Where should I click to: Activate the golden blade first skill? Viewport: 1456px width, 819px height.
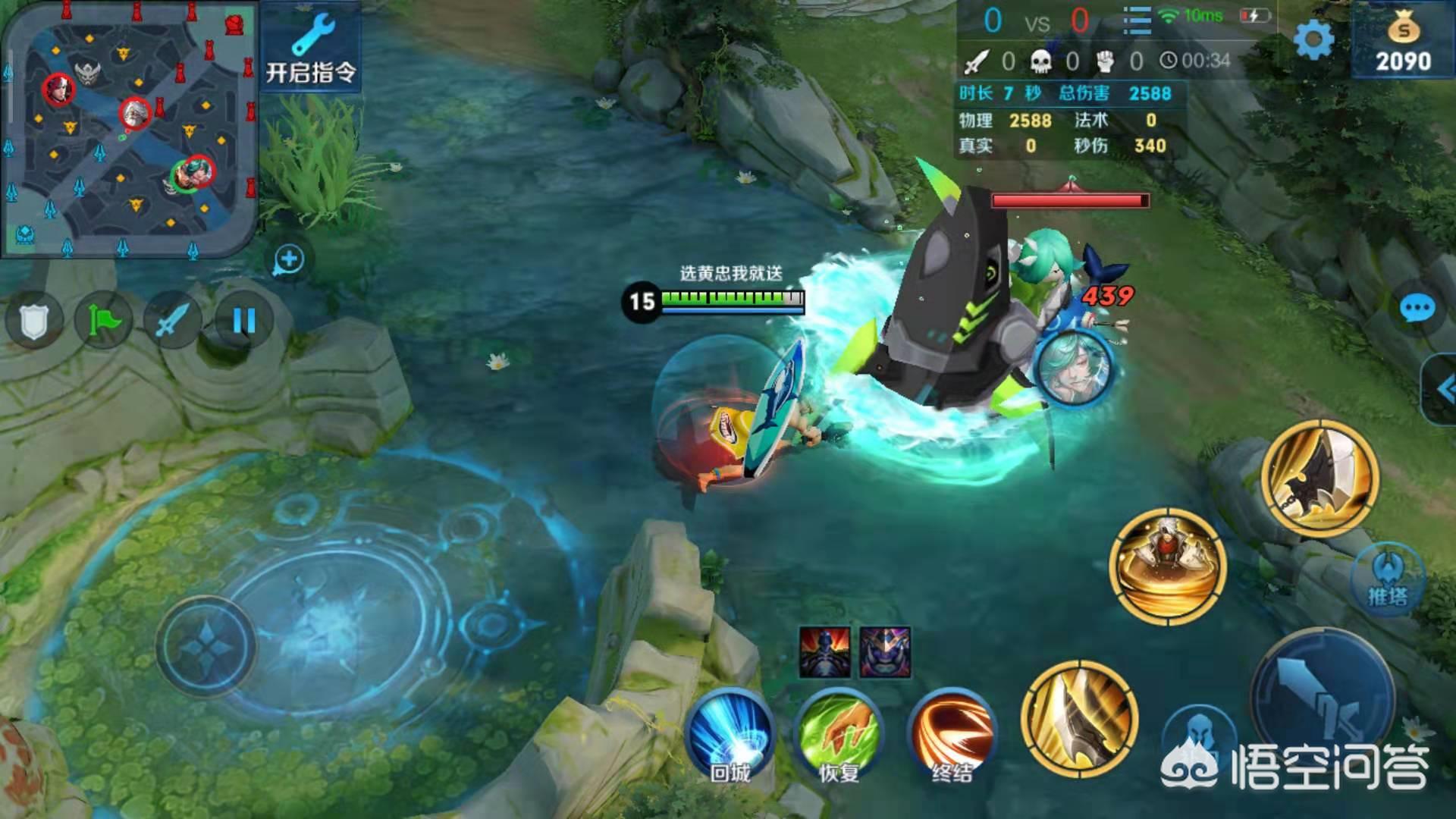(1078, 718)
